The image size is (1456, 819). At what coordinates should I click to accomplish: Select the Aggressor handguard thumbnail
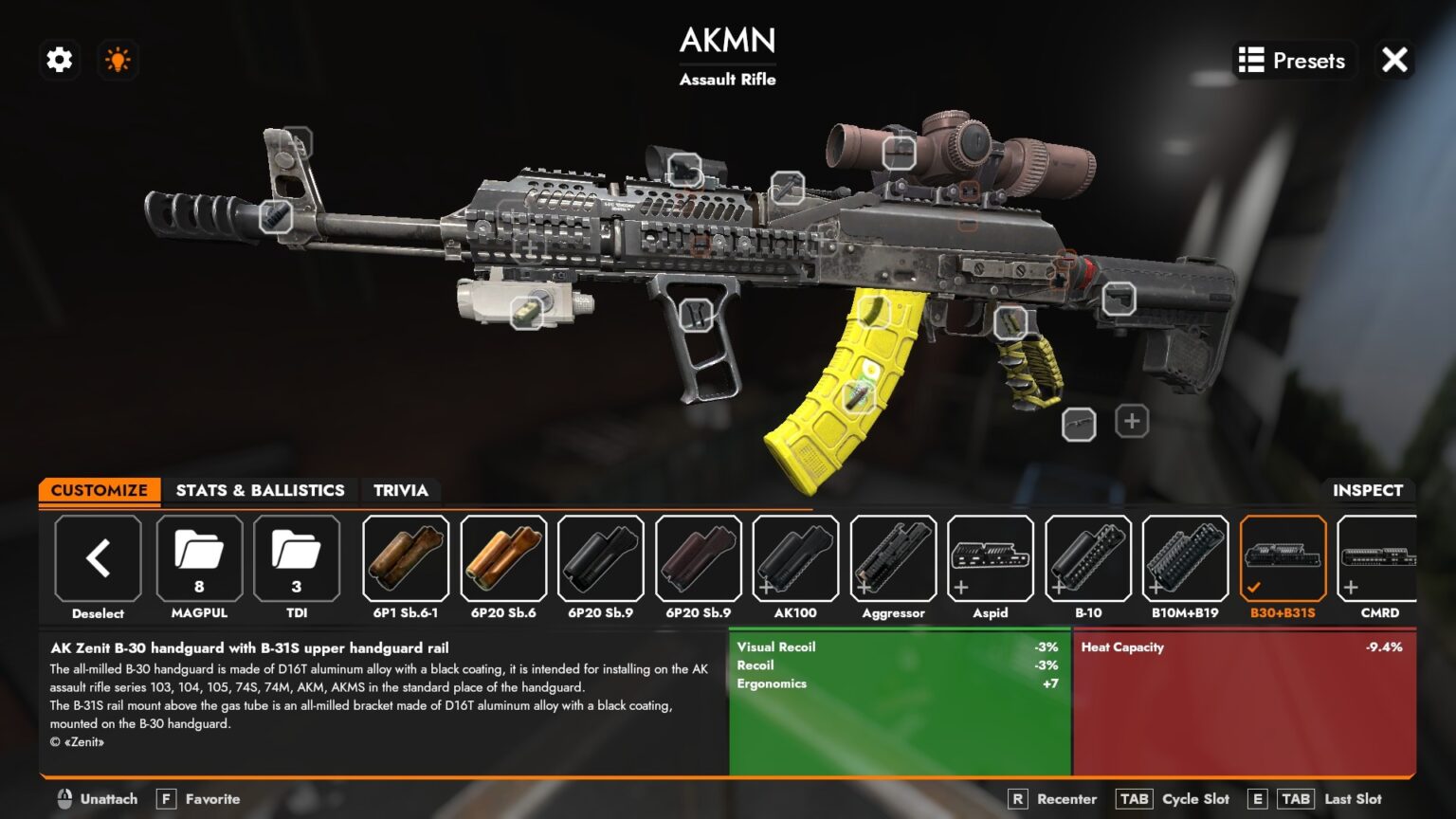pyautogui.click(x=892, y=561)
